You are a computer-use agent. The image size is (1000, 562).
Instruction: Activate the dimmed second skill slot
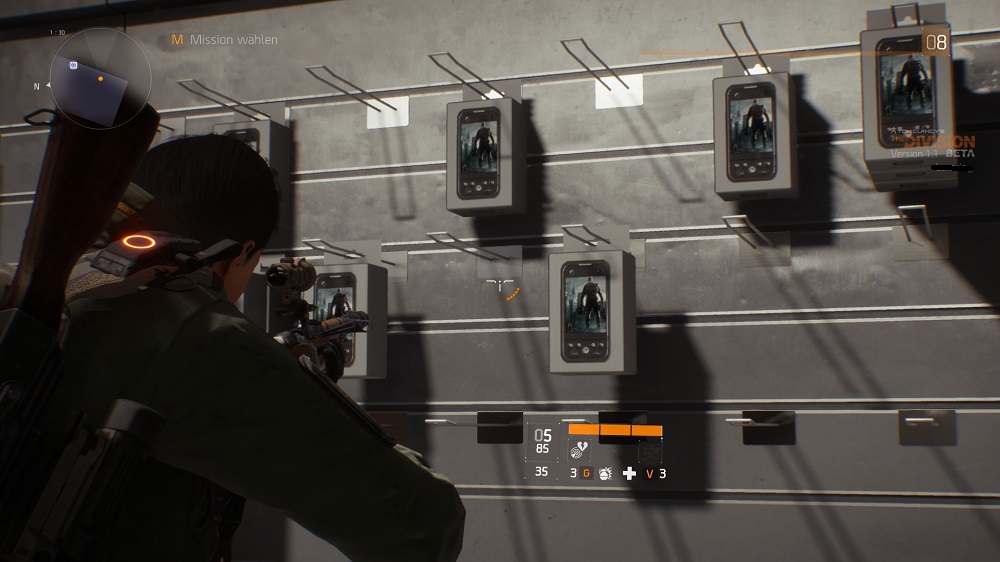(650, 450)
